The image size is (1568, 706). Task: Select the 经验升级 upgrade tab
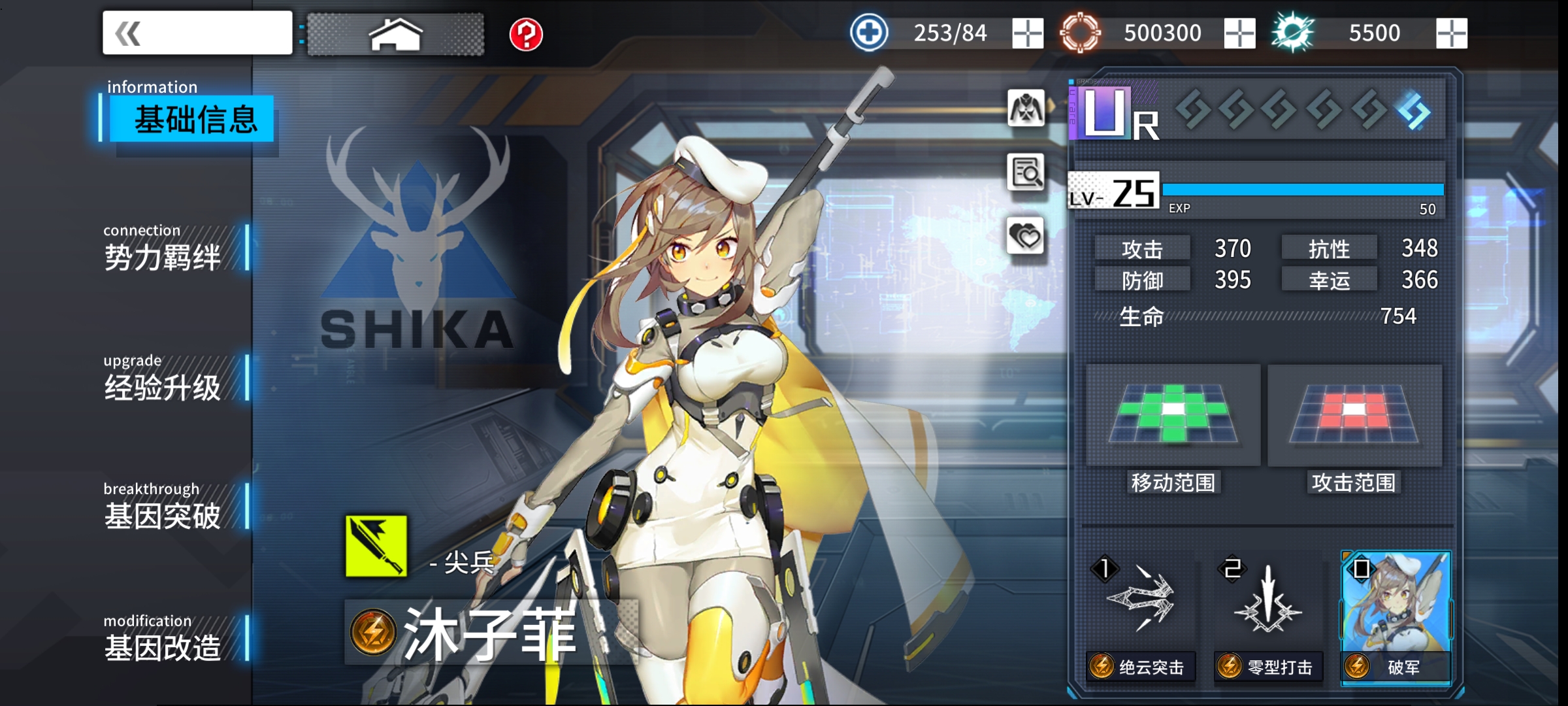163,386
